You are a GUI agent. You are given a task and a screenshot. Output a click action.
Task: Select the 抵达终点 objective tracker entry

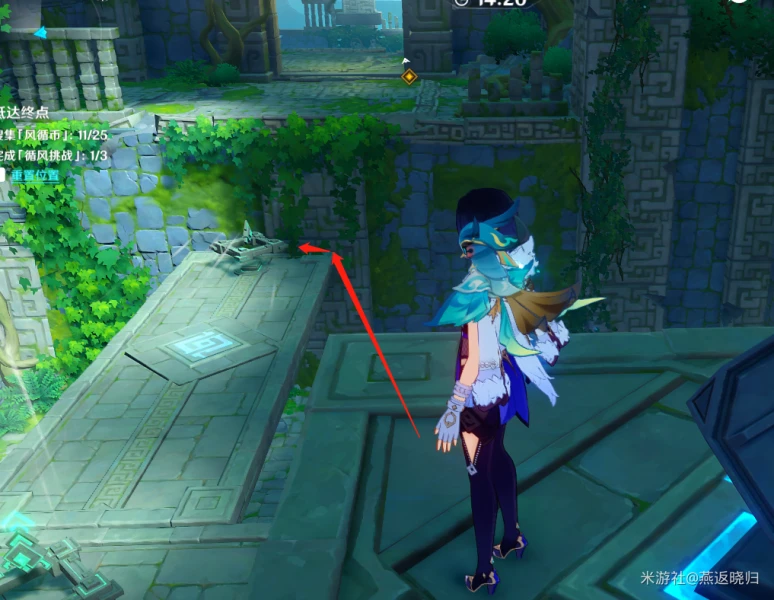25,111
